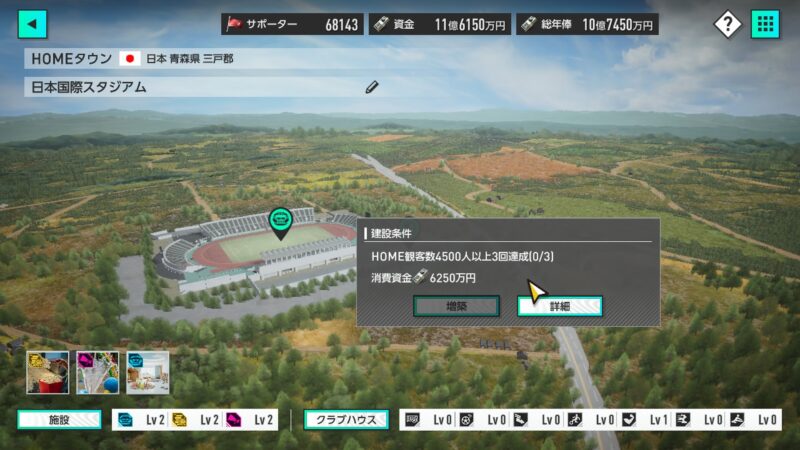Open 詳細 details in the build panel
800x450 pixels.
point(560,306)
